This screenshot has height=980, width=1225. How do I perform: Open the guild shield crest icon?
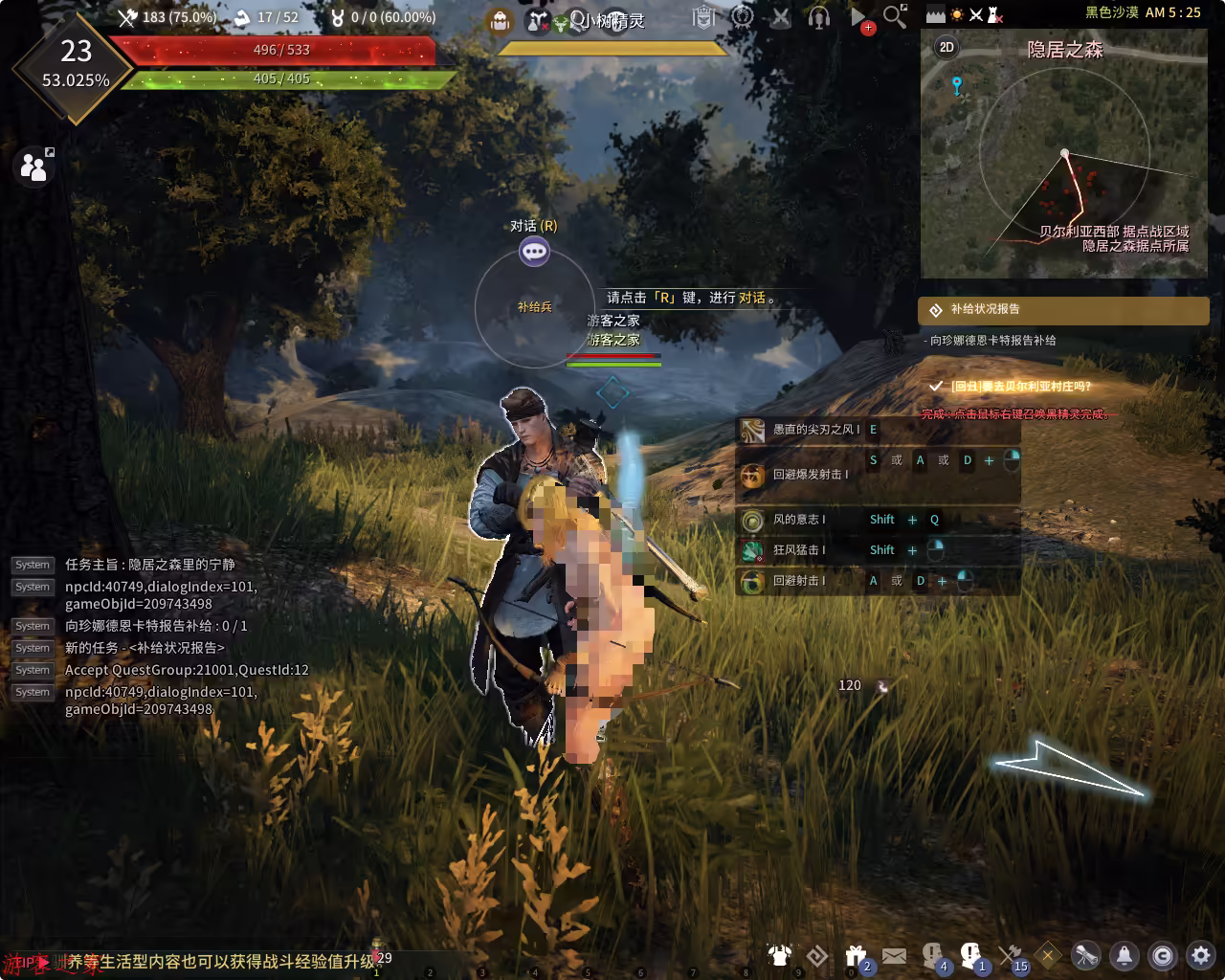pyautogui.click(x=703, y=16)
